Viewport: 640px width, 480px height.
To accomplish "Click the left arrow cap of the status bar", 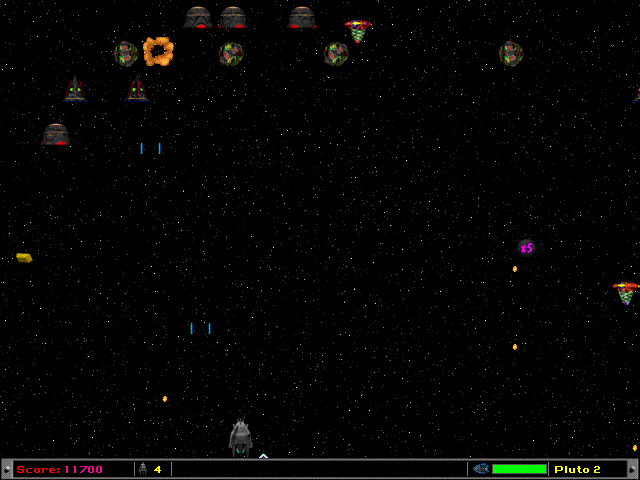I will (6, 469).
